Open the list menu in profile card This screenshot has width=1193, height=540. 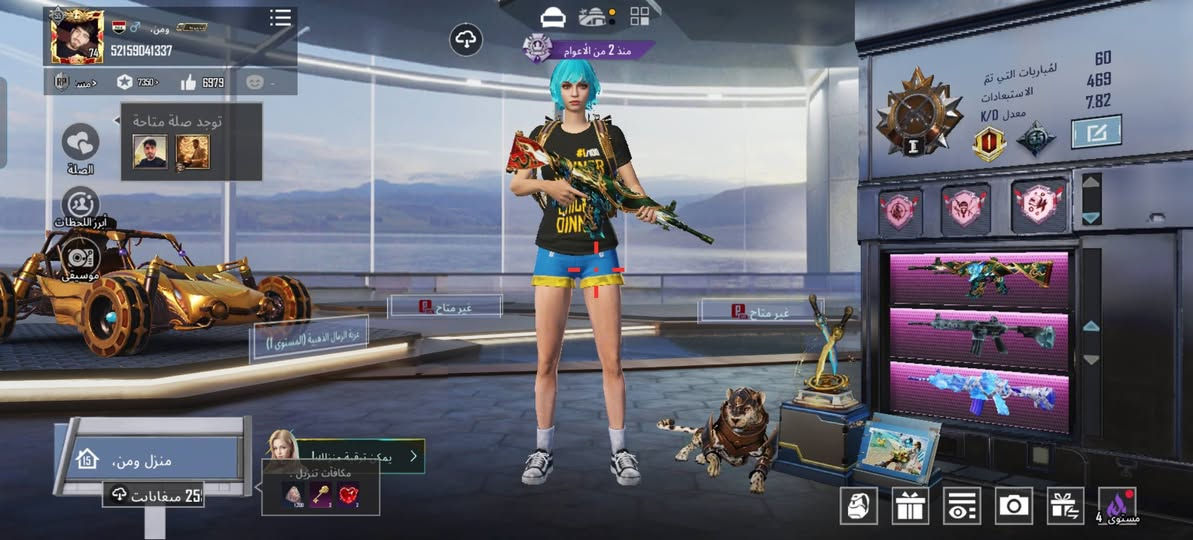pyautogui.click(x=281, y=19)
